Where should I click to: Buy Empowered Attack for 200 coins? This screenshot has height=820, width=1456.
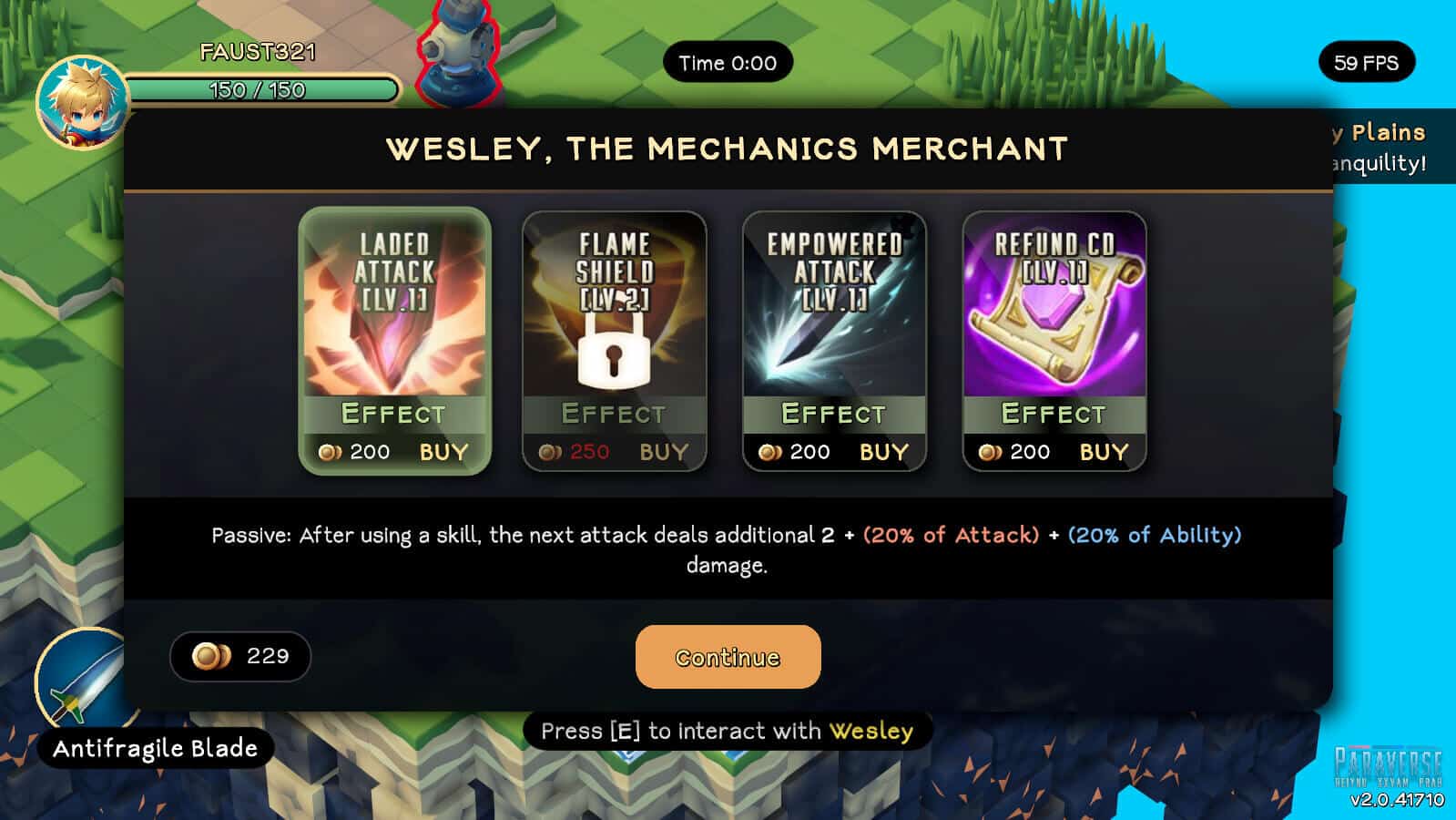point(883,452)
